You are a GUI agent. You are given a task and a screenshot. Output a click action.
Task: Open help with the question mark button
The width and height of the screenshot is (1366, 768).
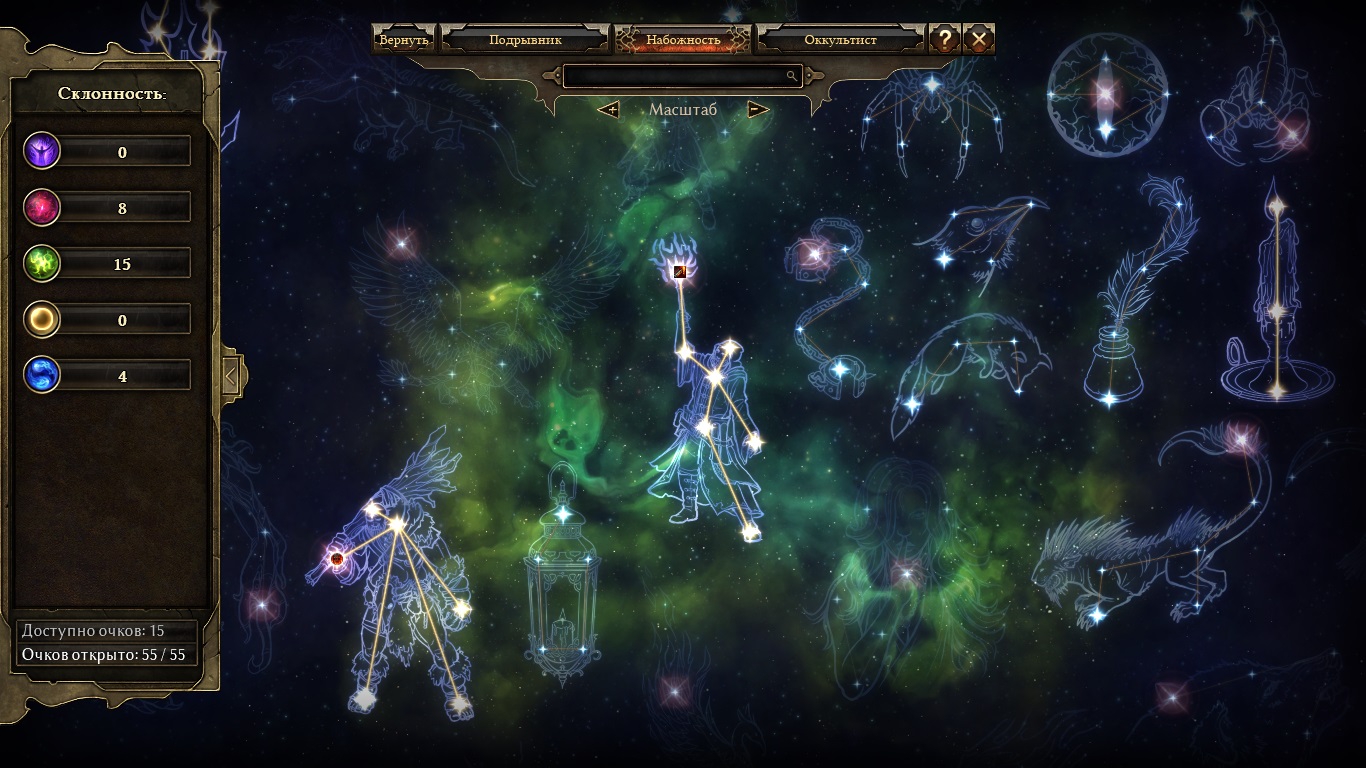click(x=945, y=39)
